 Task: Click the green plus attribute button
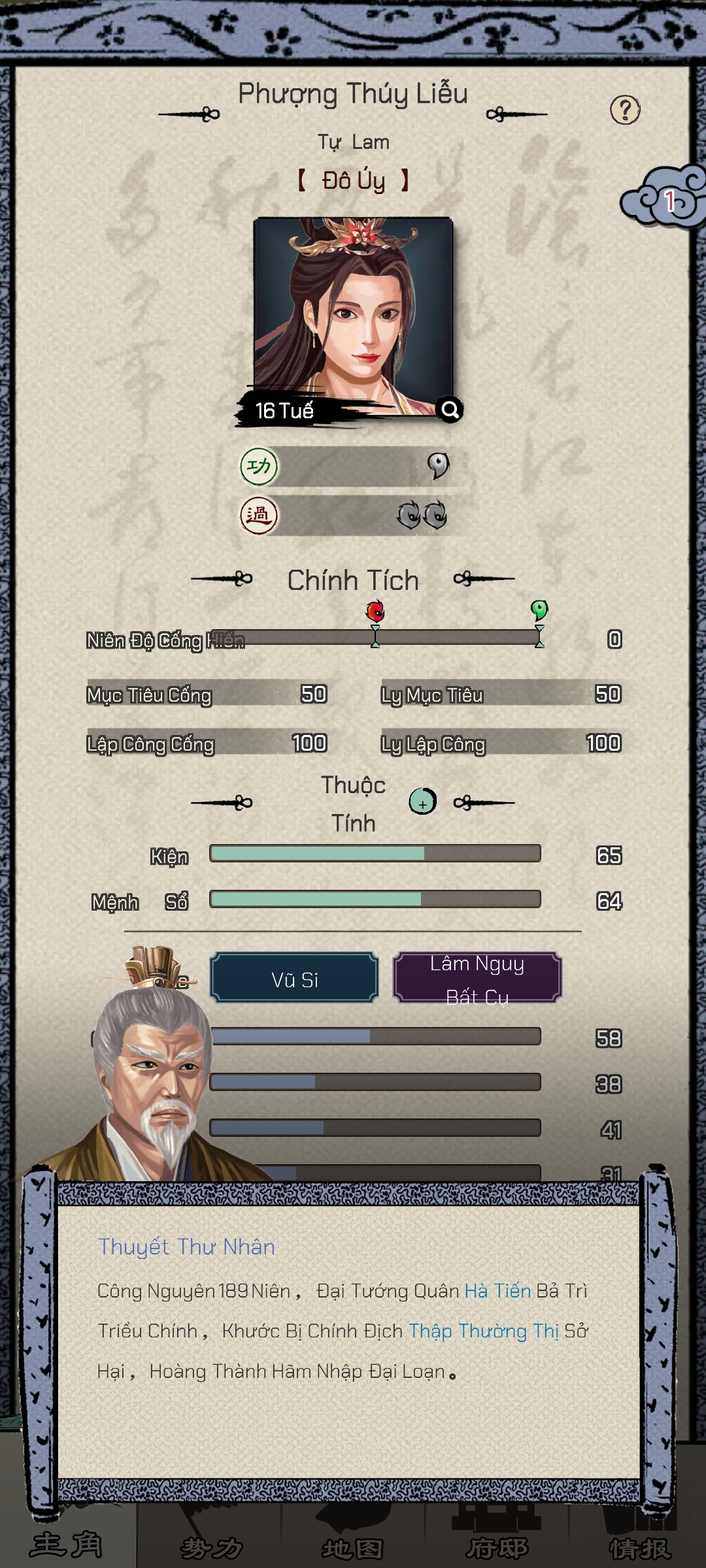(x=422, y=802)
